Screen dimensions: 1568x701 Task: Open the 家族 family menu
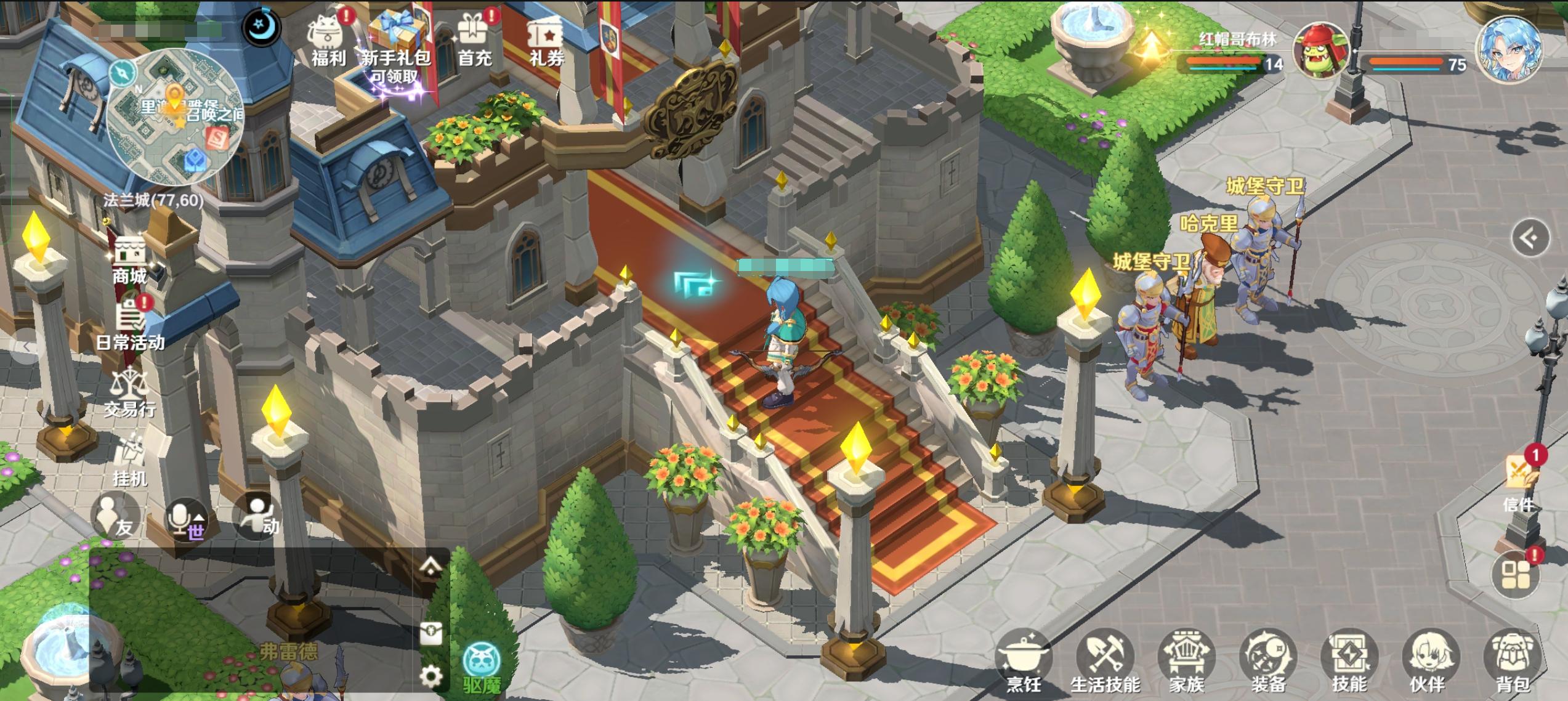pyautogui.click(x=1186, y=662)
